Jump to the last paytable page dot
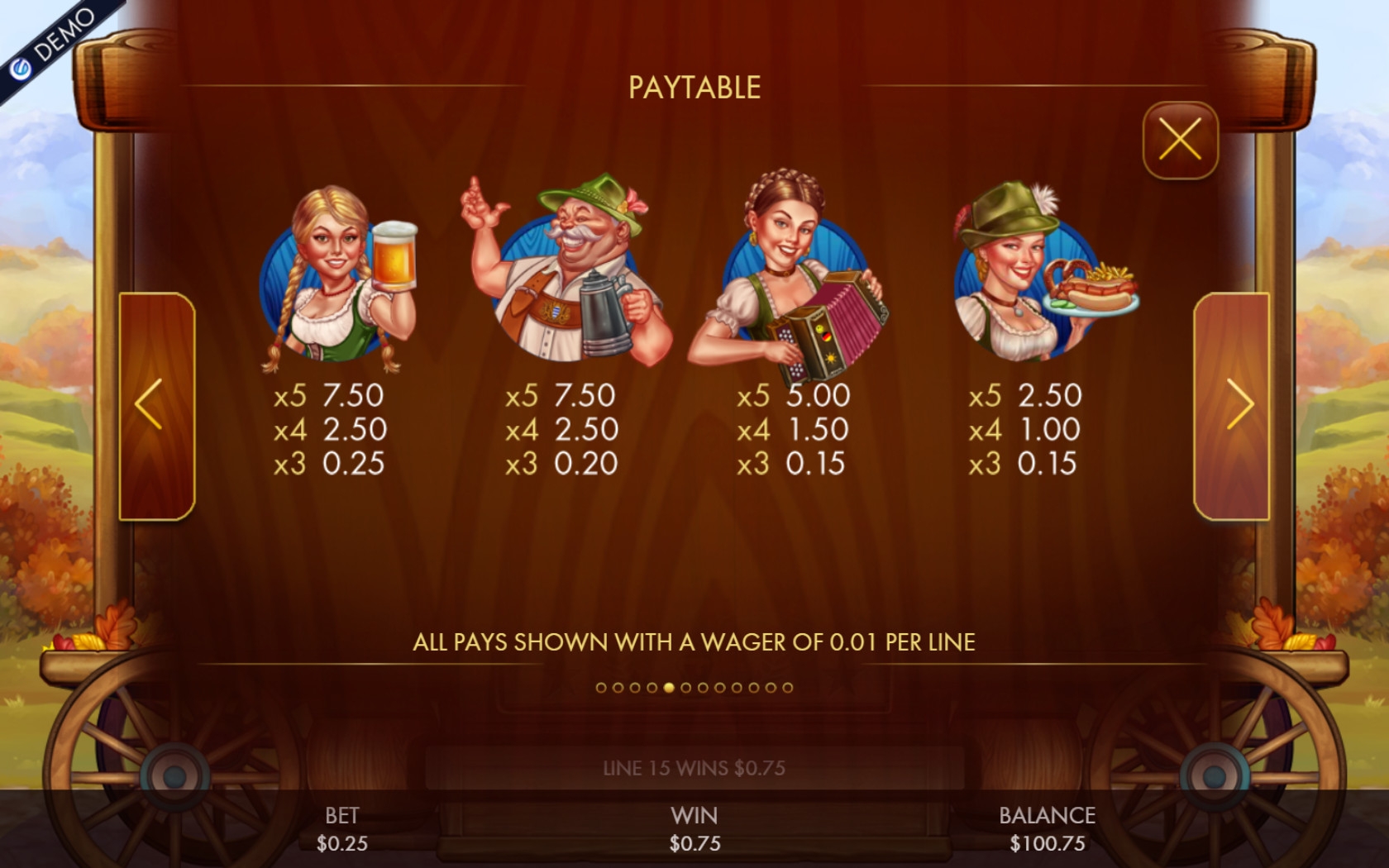This screenshot has height=868, width=1389. [787, 687]
